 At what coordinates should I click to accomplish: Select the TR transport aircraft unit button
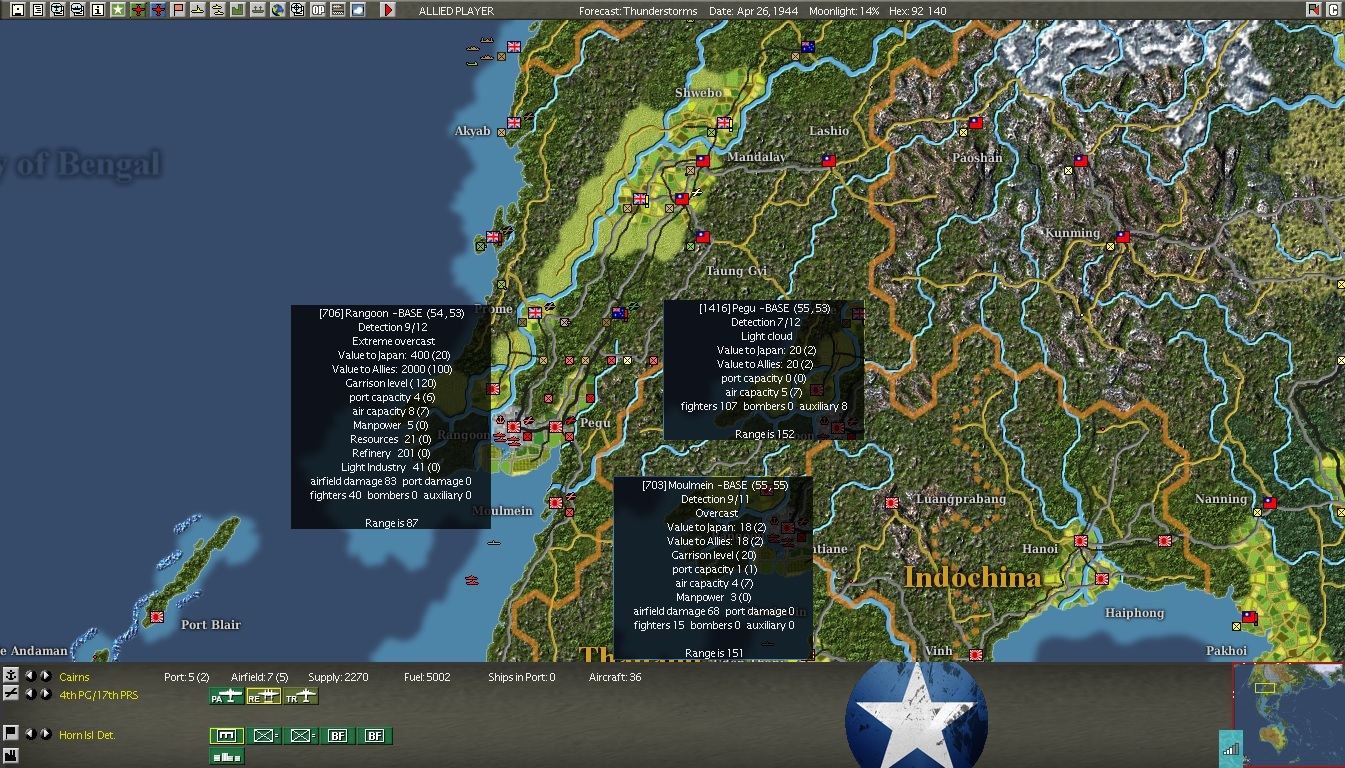coord(301,696)
